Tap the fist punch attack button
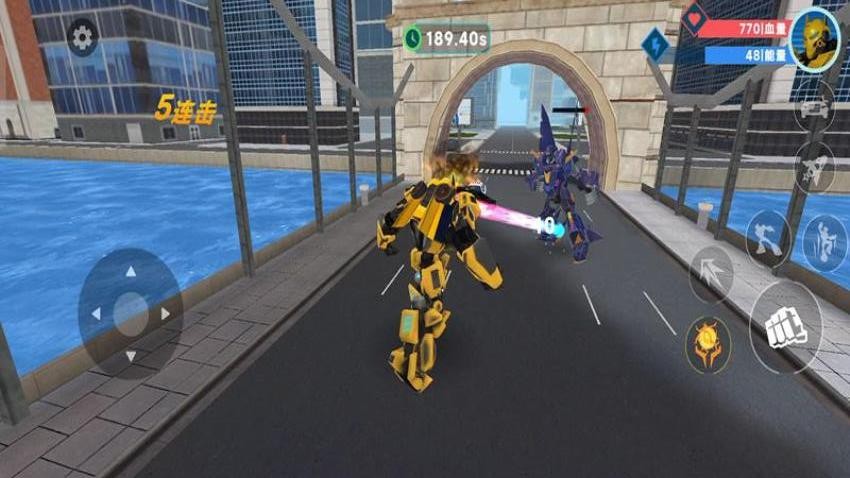 pyautogui.click(x=785, y=326)
